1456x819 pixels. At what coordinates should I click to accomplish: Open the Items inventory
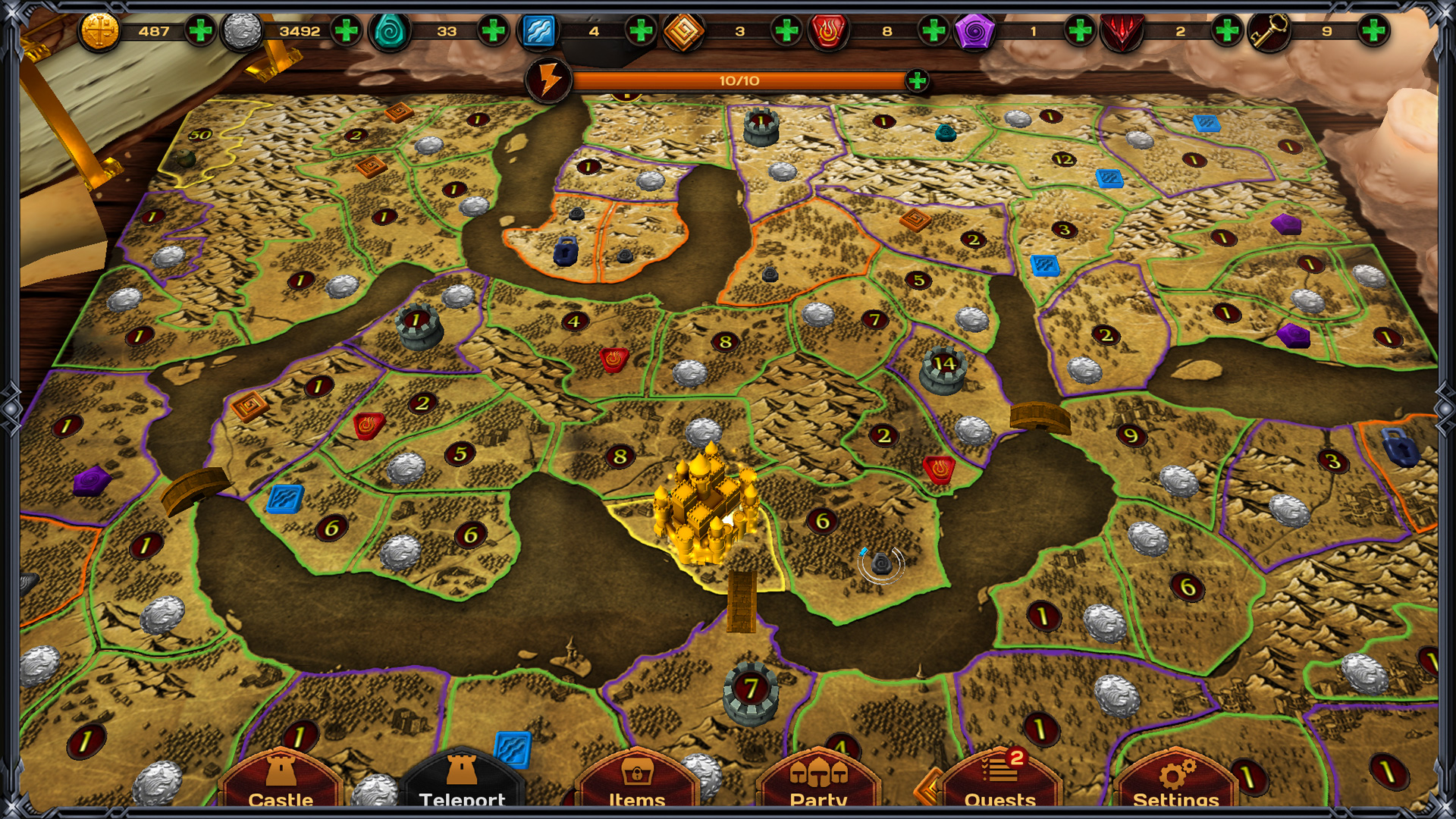point(637,781)
